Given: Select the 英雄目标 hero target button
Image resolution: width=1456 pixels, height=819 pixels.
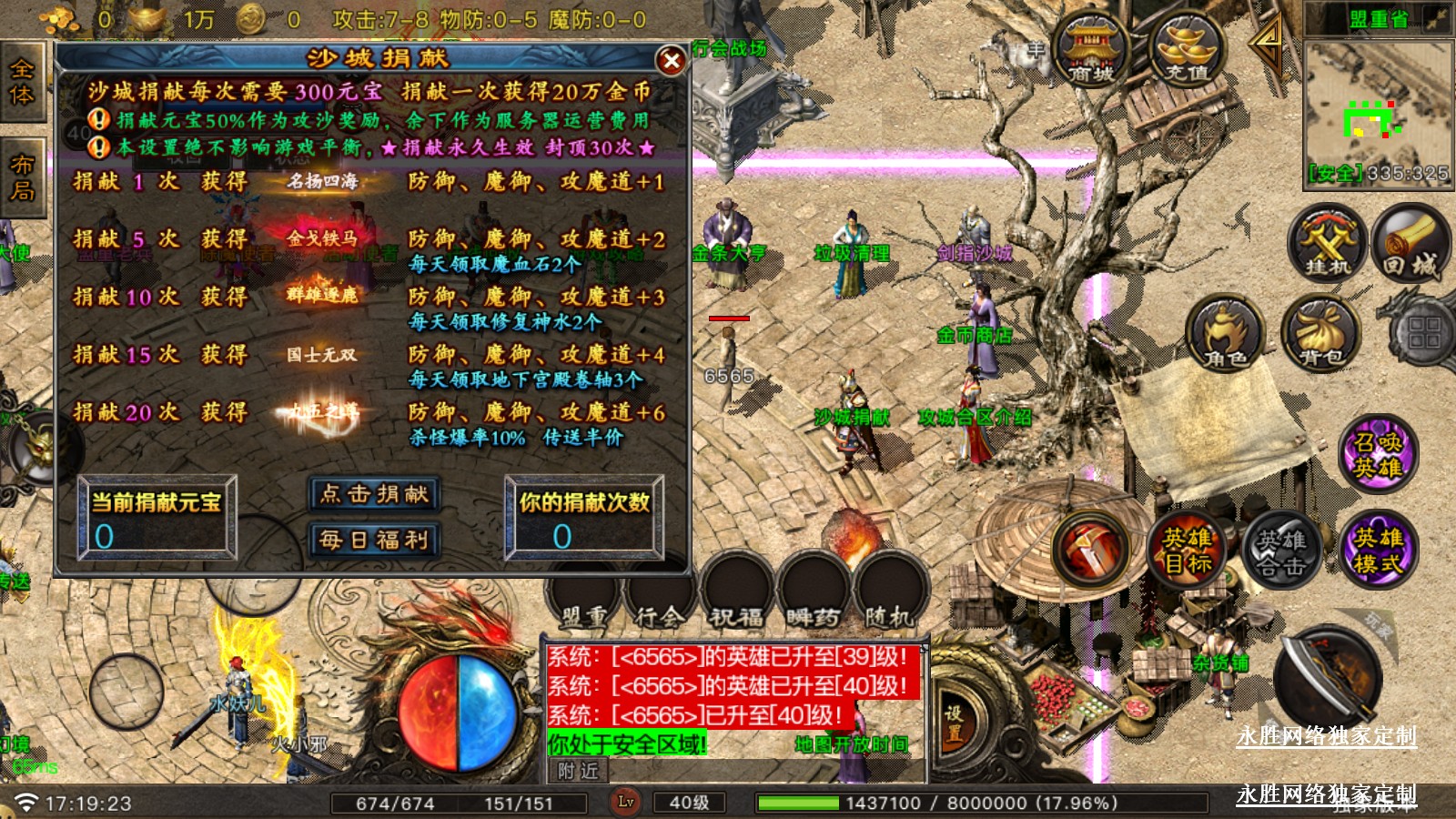Looking at the screenshot, I should [x=1188, y=550].
